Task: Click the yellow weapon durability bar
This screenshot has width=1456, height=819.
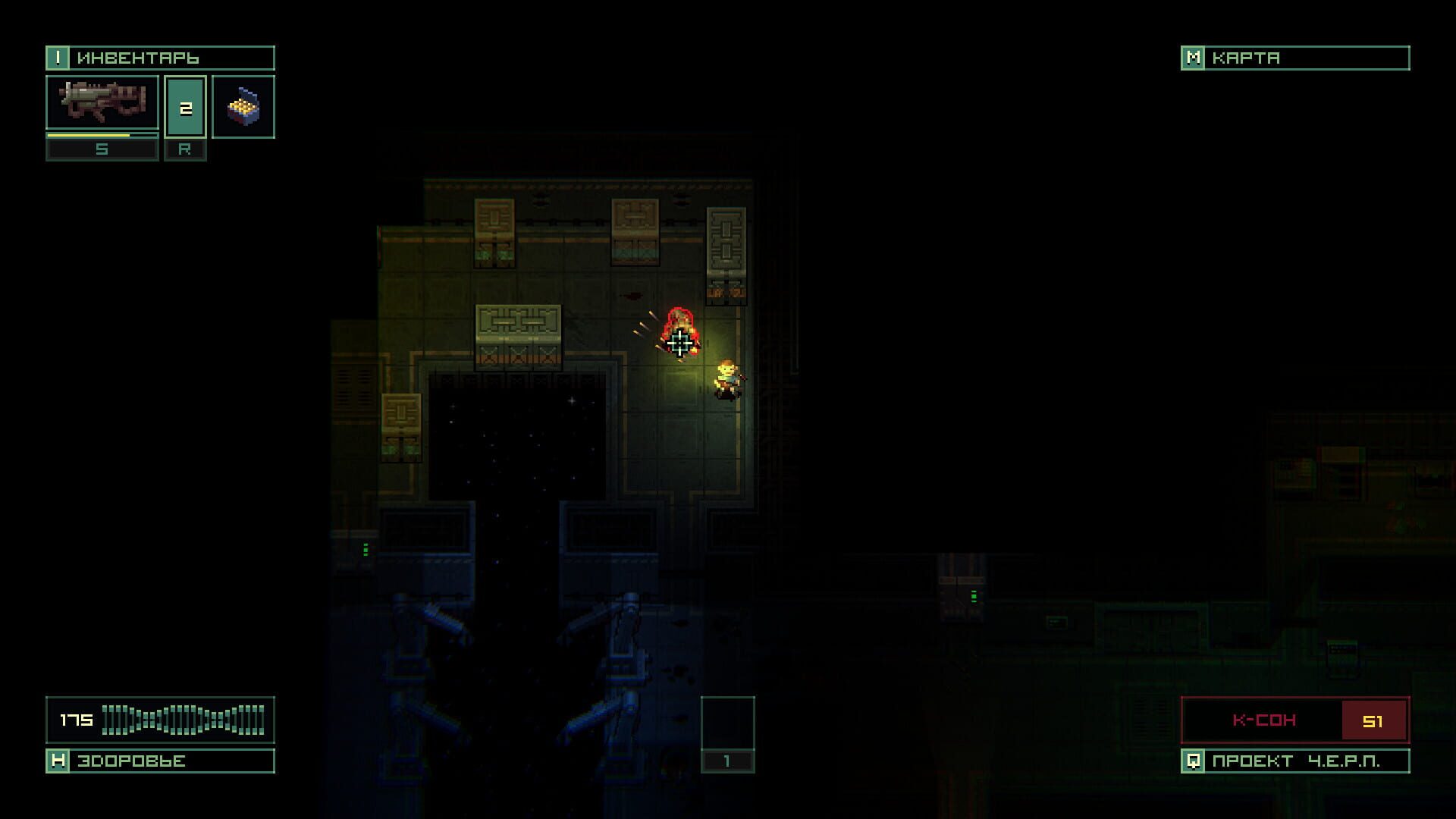Action: [x=102, y=135]
